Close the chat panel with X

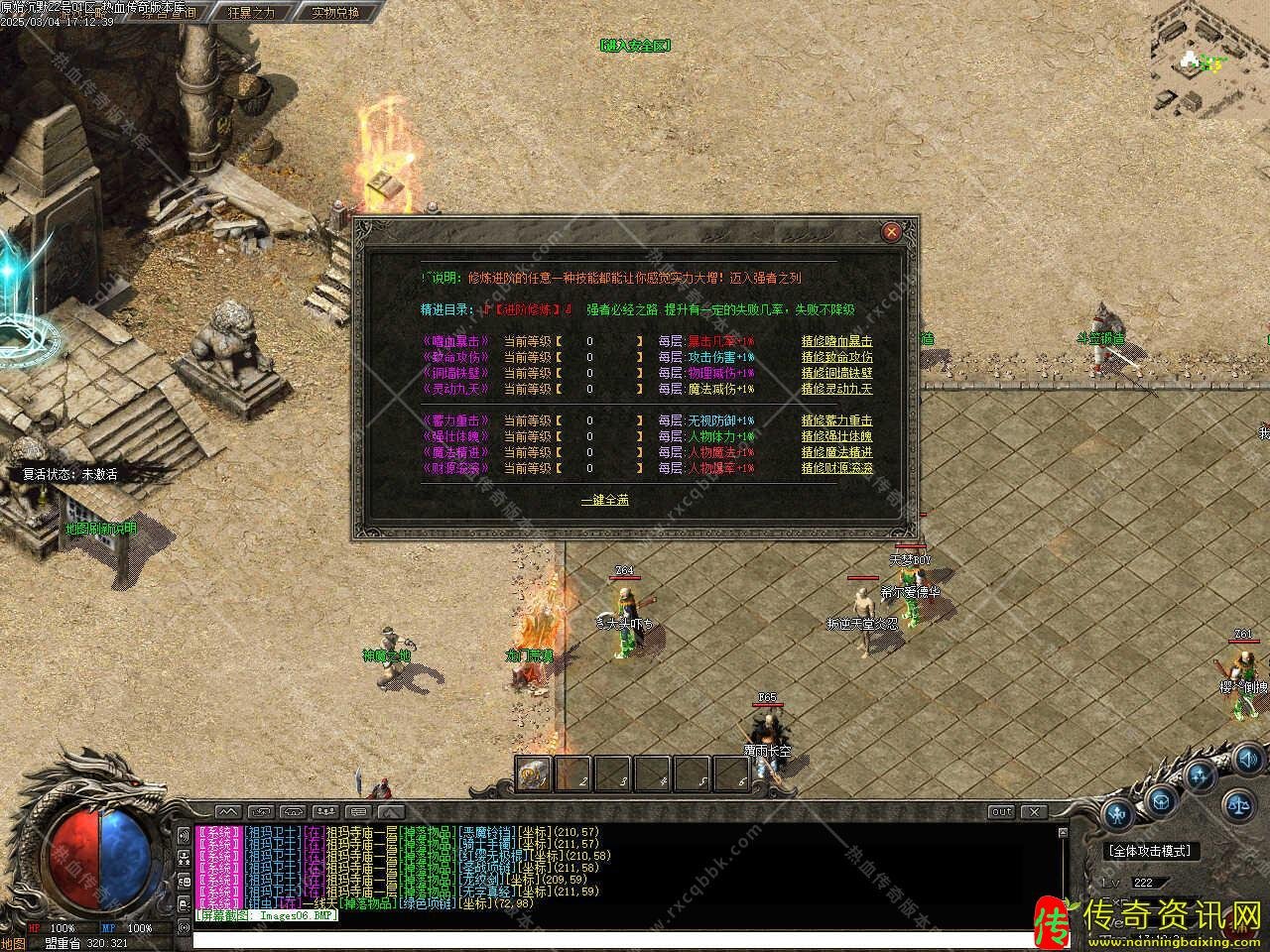[x=1034, y=812]
